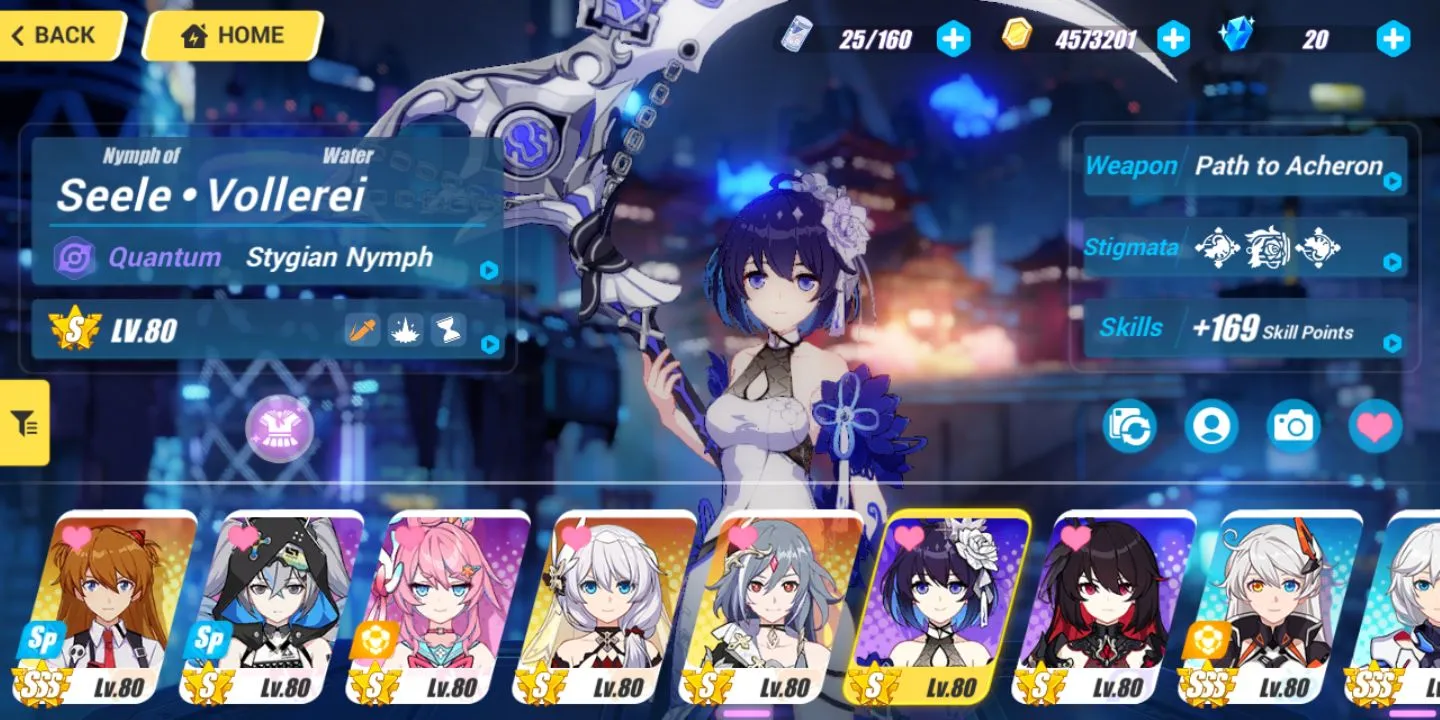
Task: Open the Skills panel
Action: pyautogui.click(x=1245, y=329)
